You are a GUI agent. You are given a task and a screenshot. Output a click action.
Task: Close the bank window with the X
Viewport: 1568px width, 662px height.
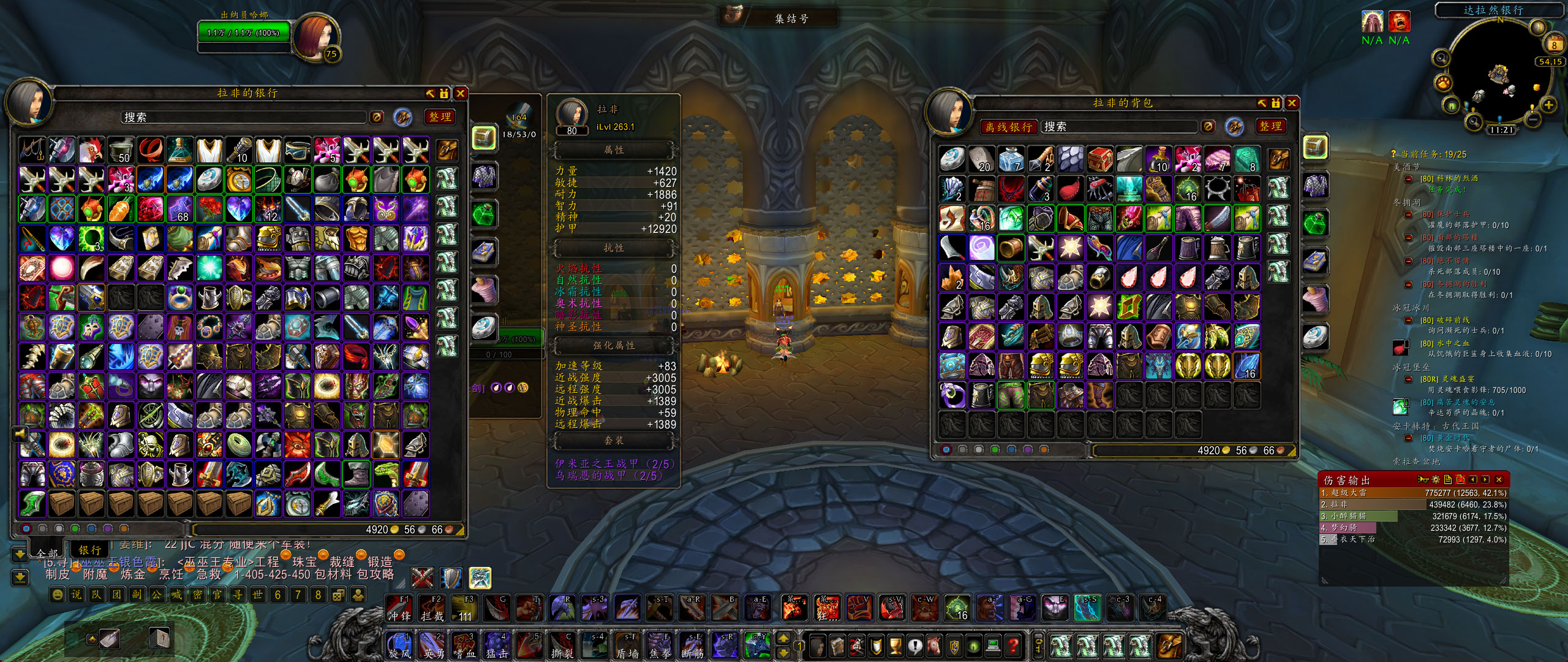pos(461,93)
